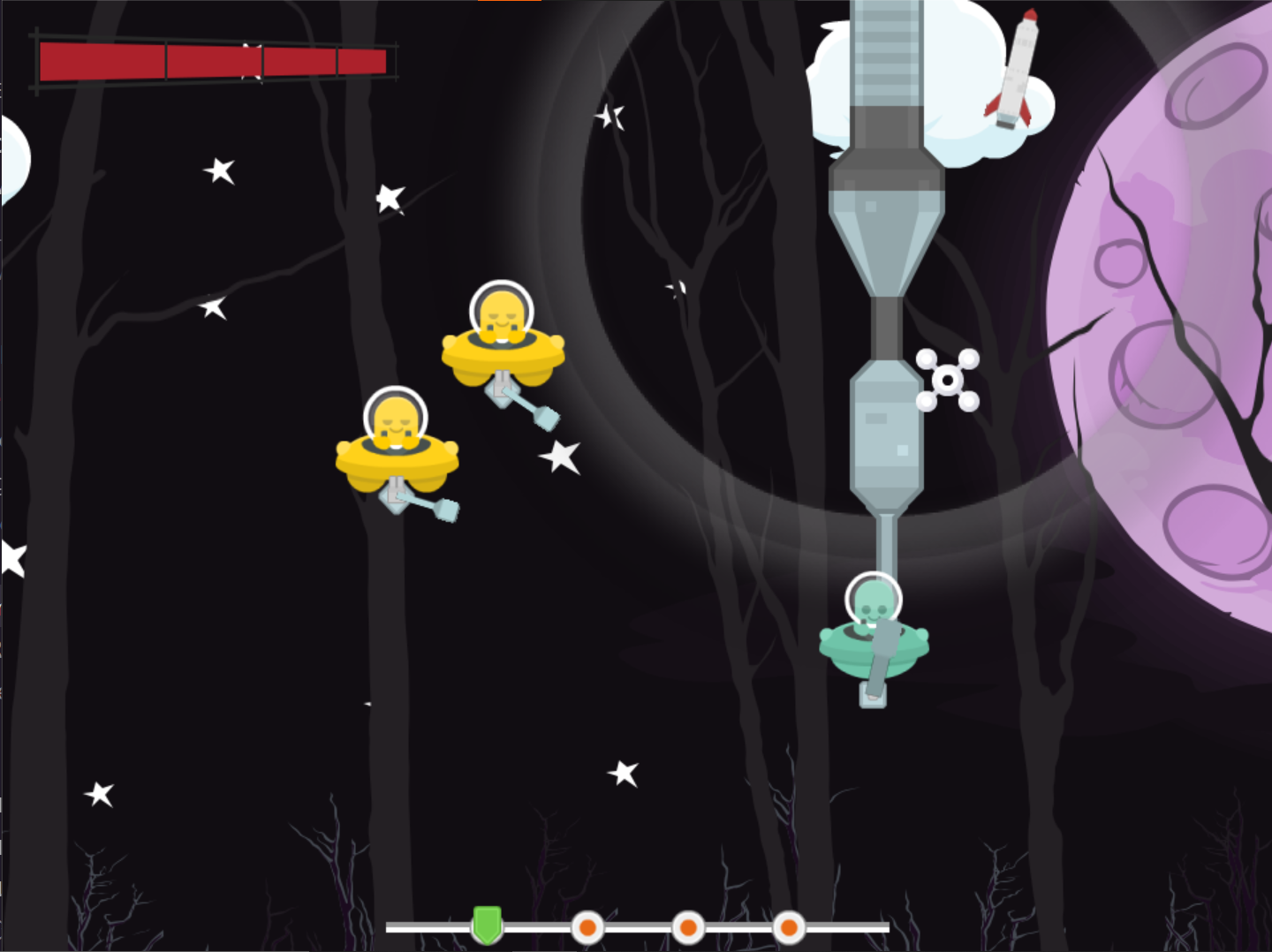Click the middle orange dot checkpoint
Image resolution: width=1272 pixels, height=952 pixels.
coord(687,928)
